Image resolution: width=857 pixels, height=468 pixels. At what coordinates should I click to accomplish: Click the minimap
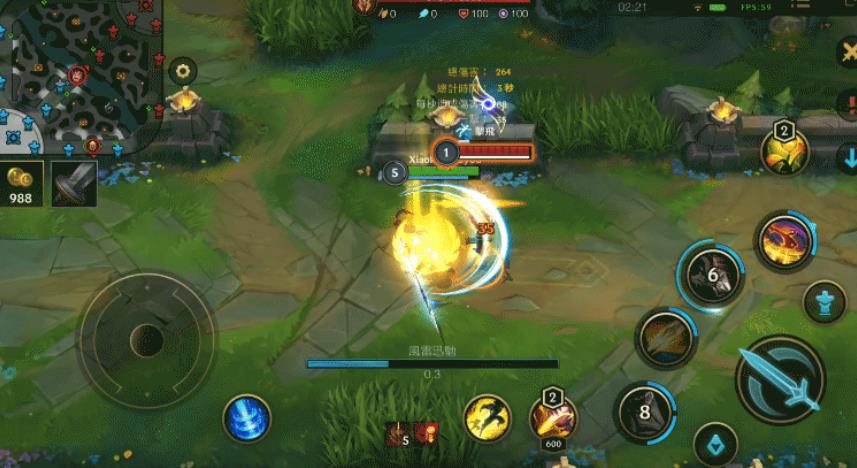coord(80,77)
